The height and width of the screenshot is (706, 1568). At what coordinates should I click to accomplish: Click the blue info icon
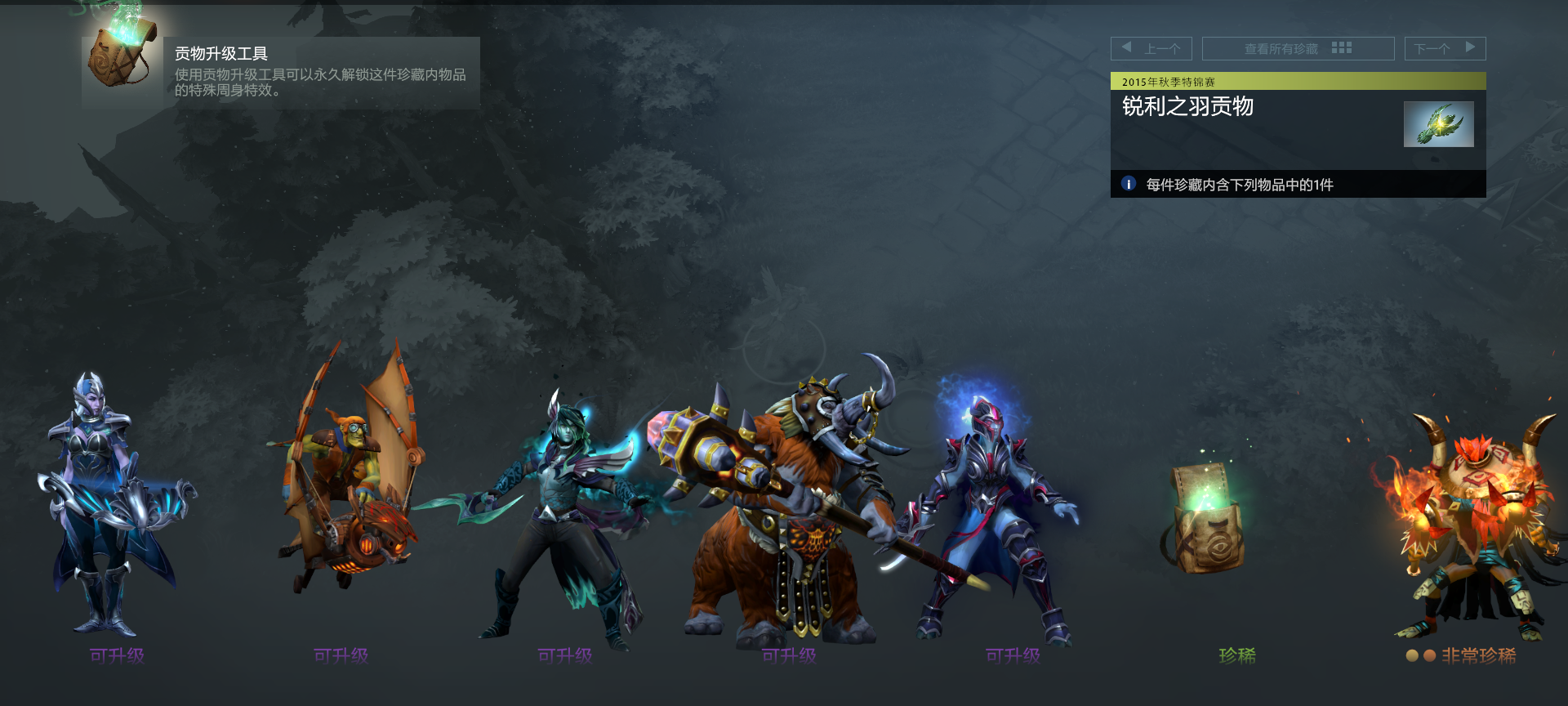pos(1129,184)
